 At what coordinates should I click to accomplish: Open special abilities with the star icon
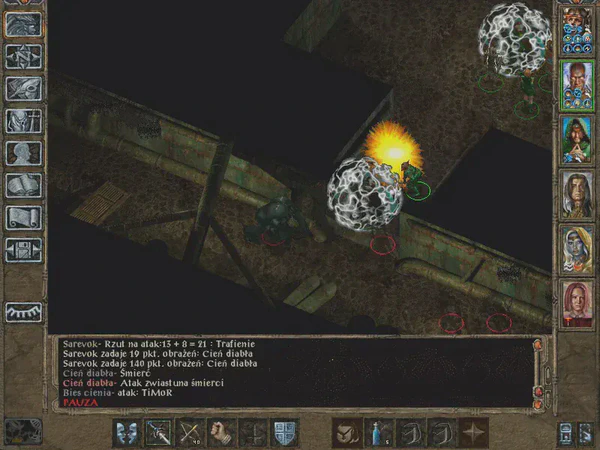coord(471,432)
